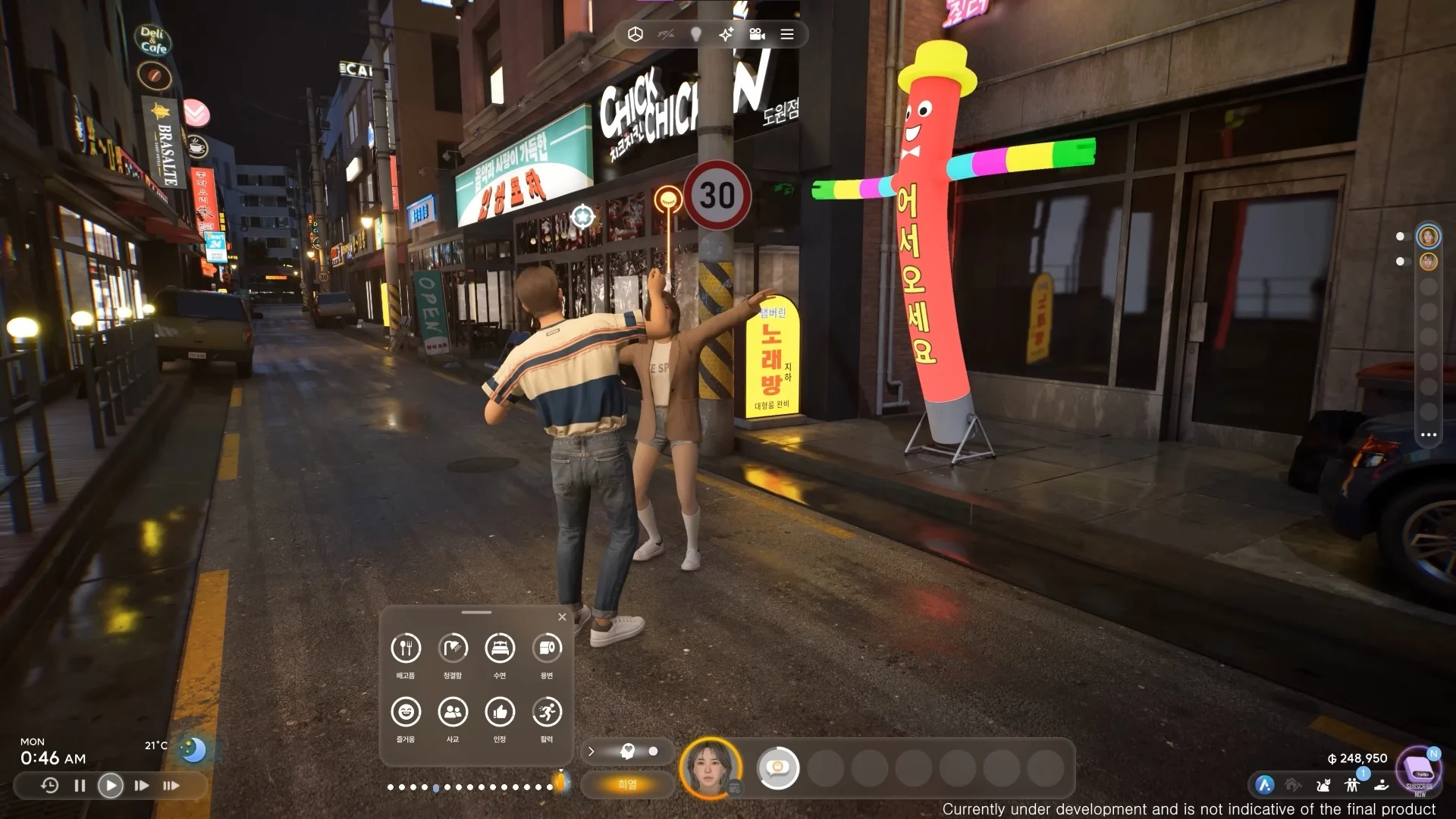Click the rewind clock time button

click(49, 786)
